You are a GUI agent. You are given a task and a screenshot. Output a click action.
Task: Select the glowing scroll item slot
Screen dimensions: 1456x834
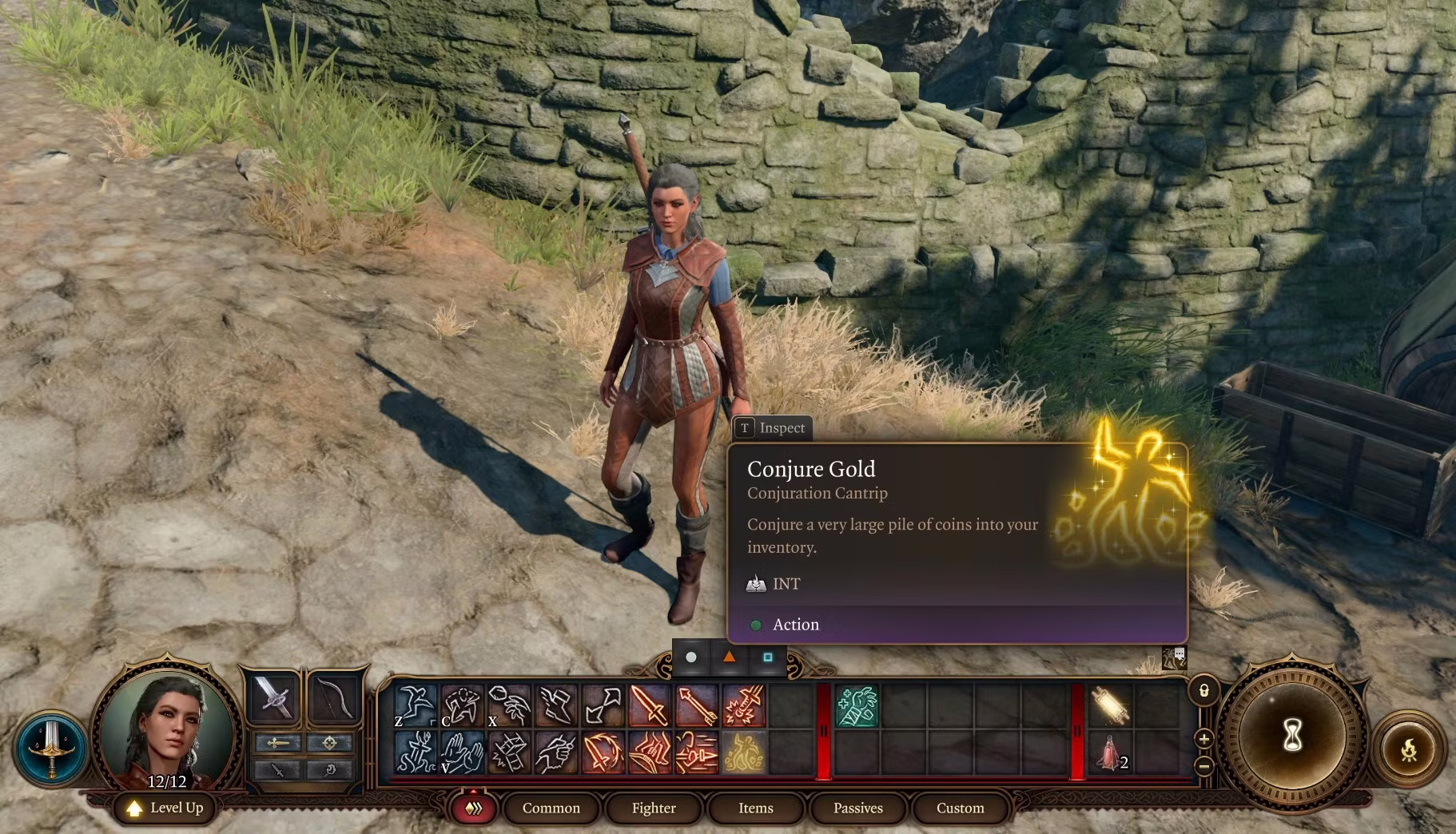1111,706
